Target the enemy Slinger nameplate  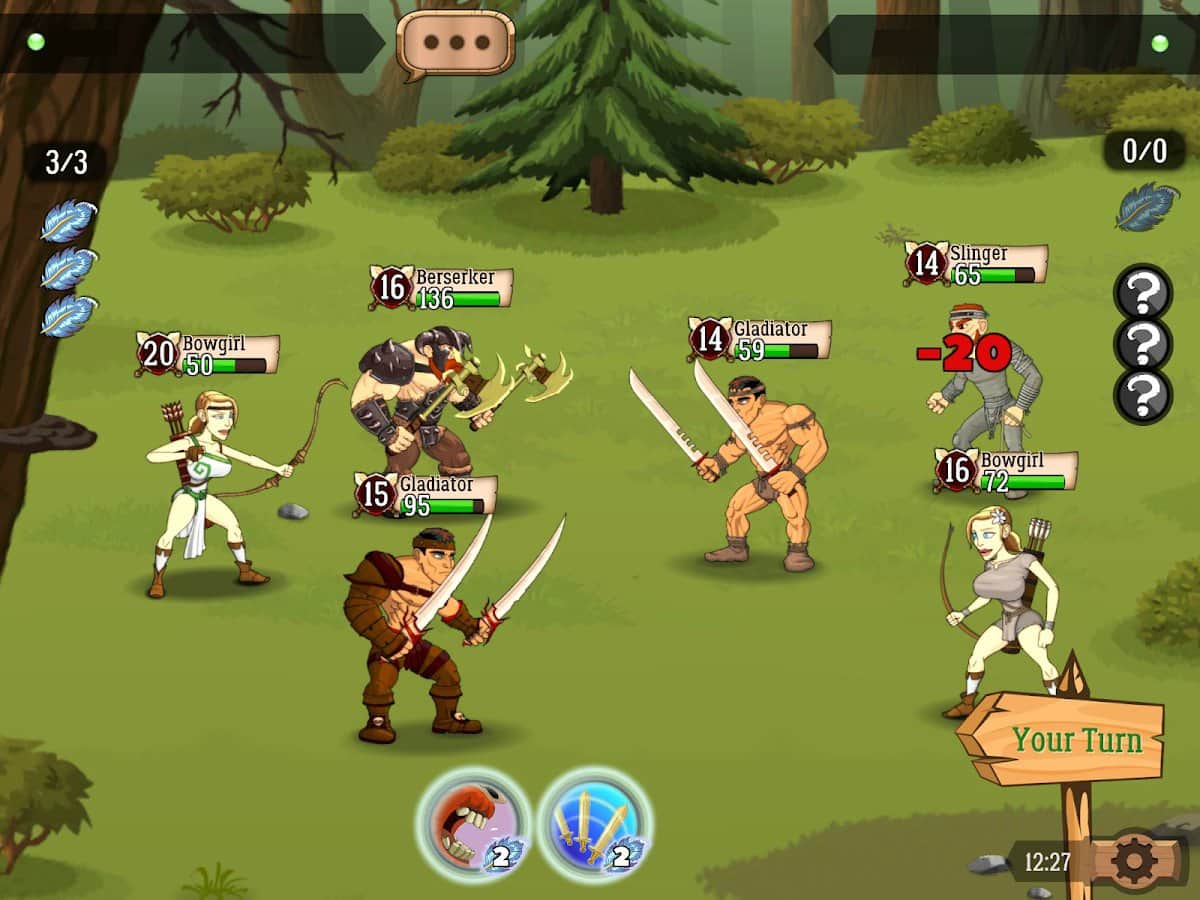977,264
